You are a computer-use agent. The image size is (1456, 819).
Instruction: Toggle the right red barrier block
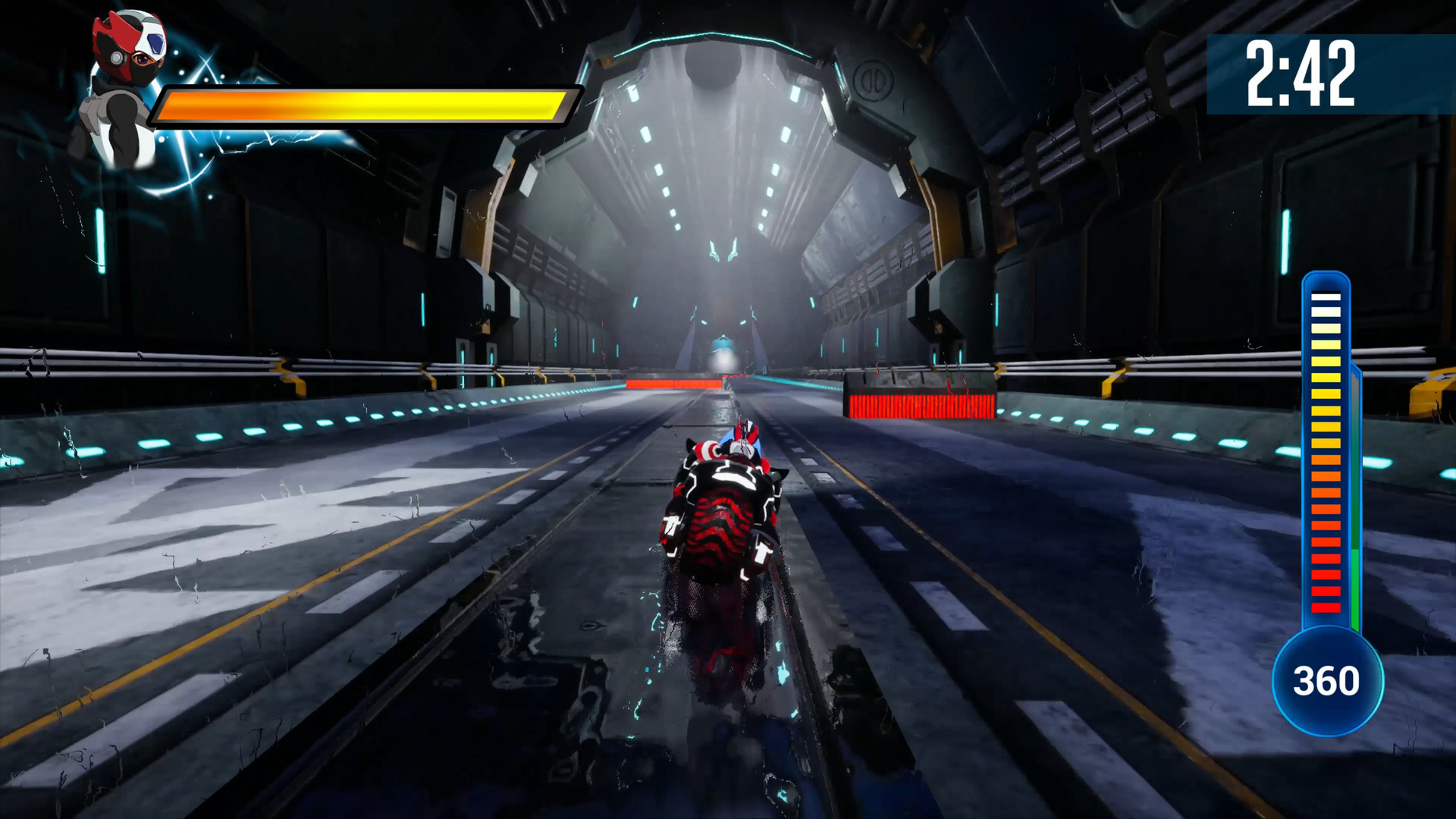(918, 402)
